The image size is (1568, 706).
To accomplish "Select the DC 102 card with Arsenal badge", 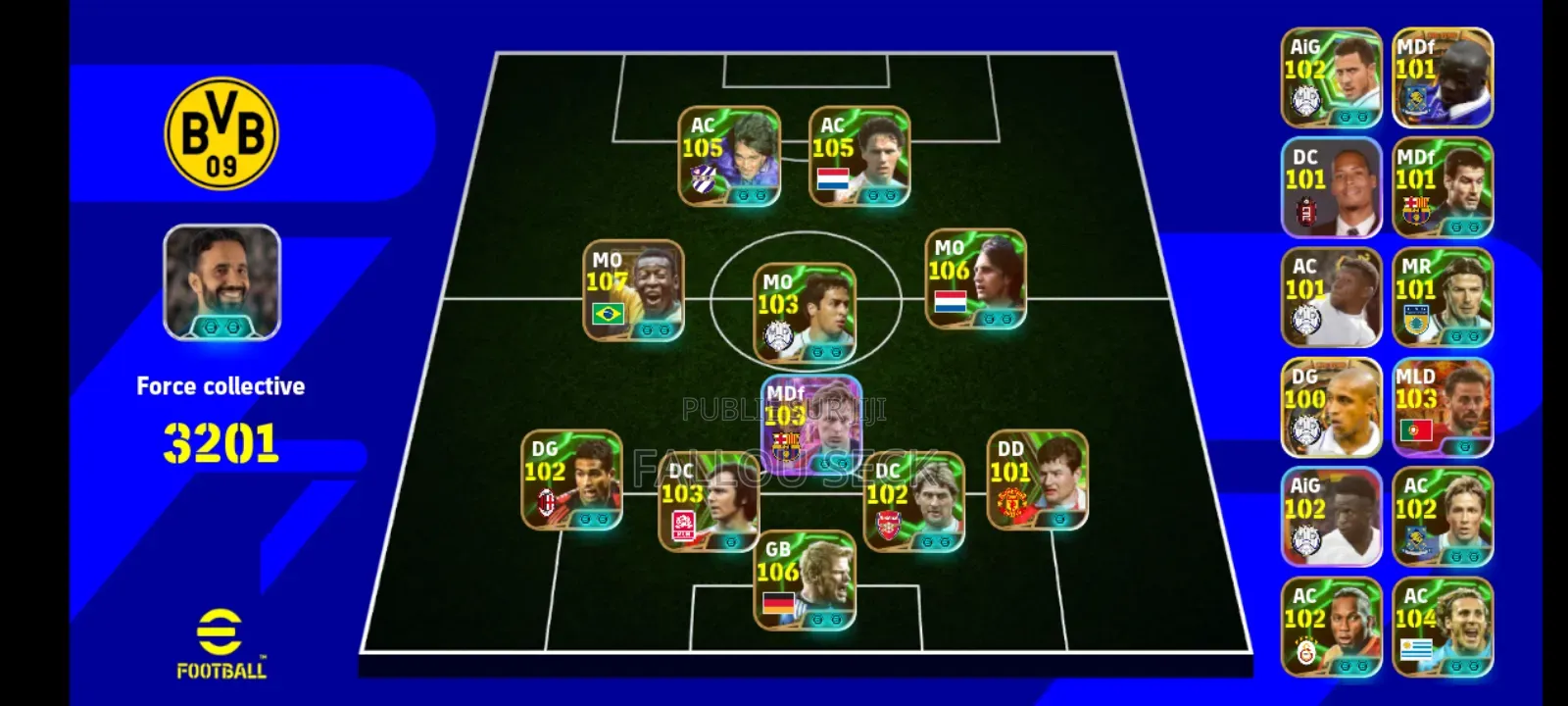I will click(913, 502).
